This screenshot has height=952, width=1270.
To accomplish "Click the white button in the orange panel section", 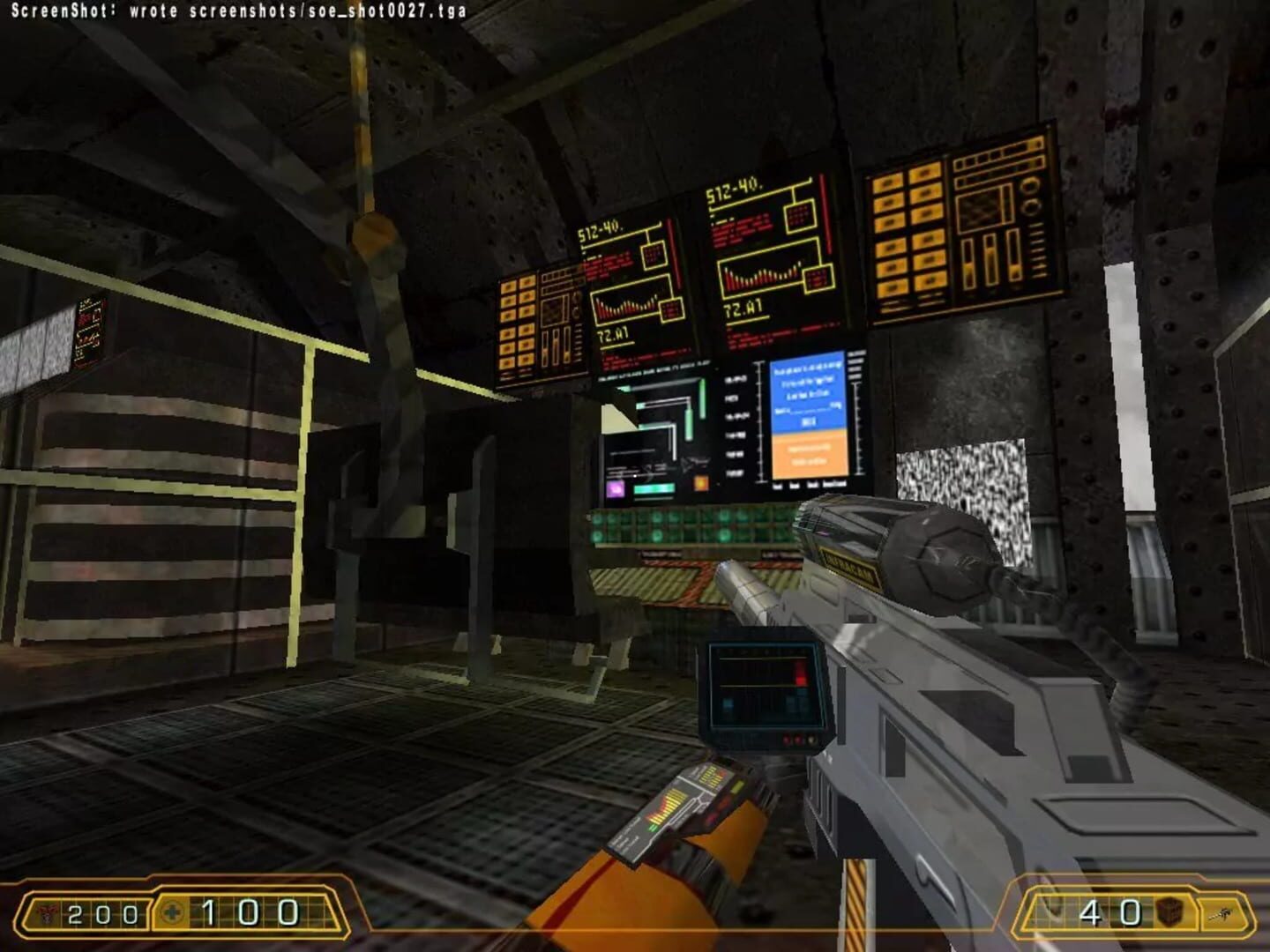I will pos(809,450).
